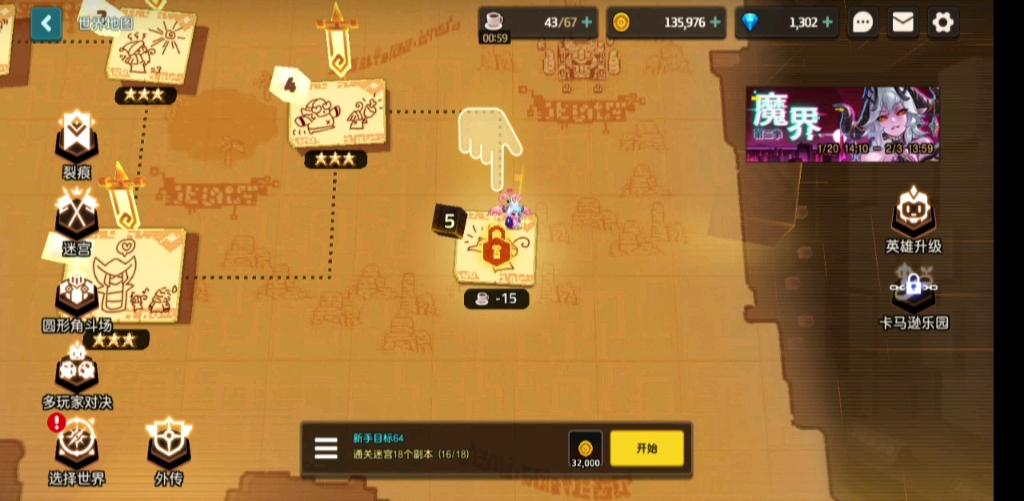1024x501 pixels.
Task: Add more coffee stamina with plus
Action: click(x=585, y=22)
